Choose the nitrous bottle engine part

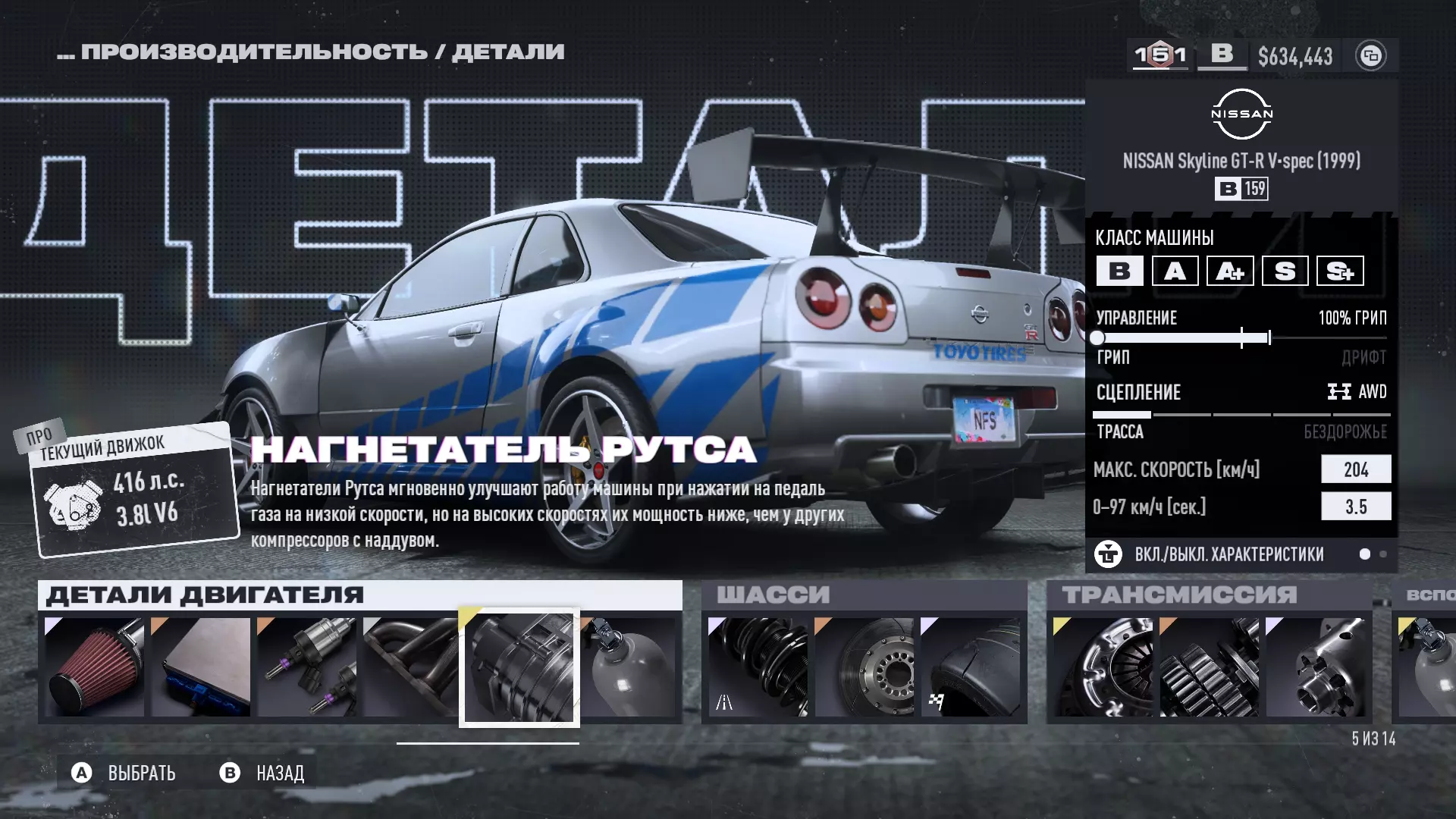tap(629, 667)
